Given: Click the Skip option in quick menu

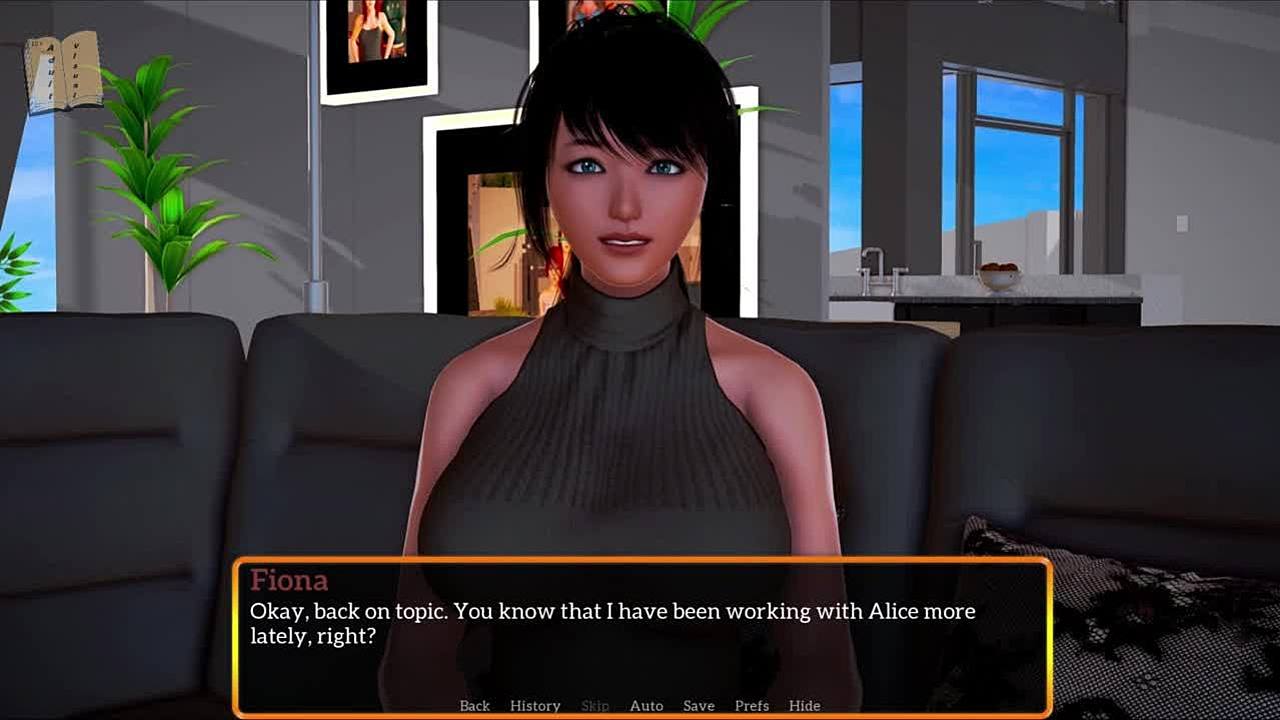Looking at the screenshot, I should click(x=595, y=705).
